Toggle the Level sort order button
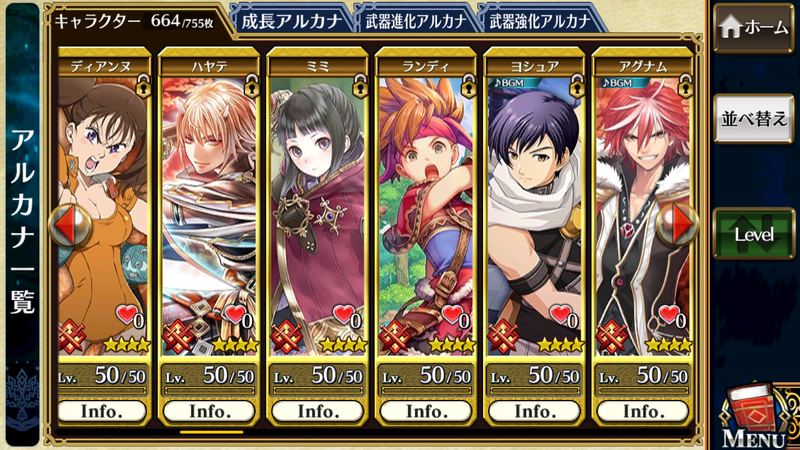 (755, 233)
